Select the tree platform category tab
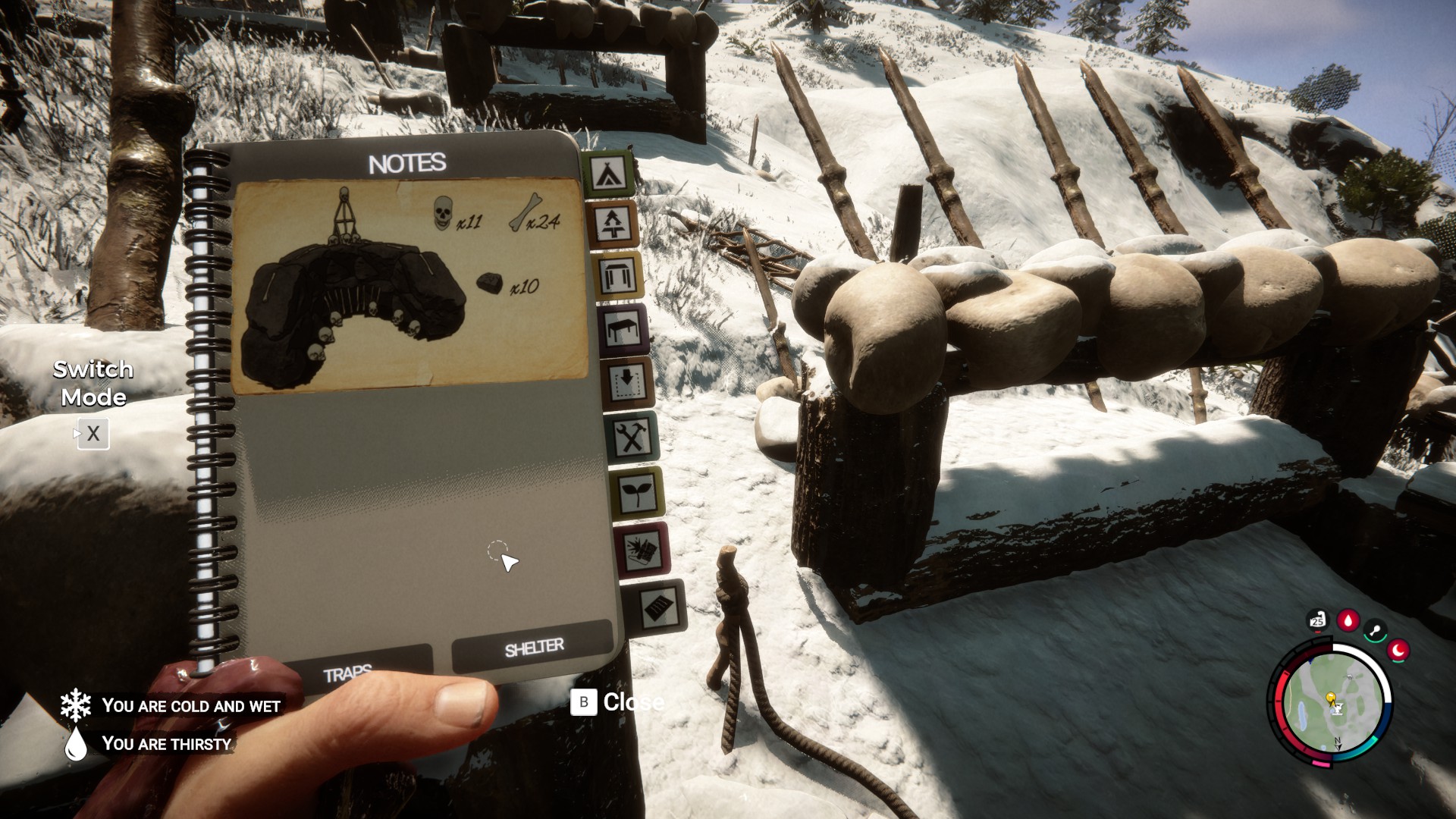 click(613, 224)
